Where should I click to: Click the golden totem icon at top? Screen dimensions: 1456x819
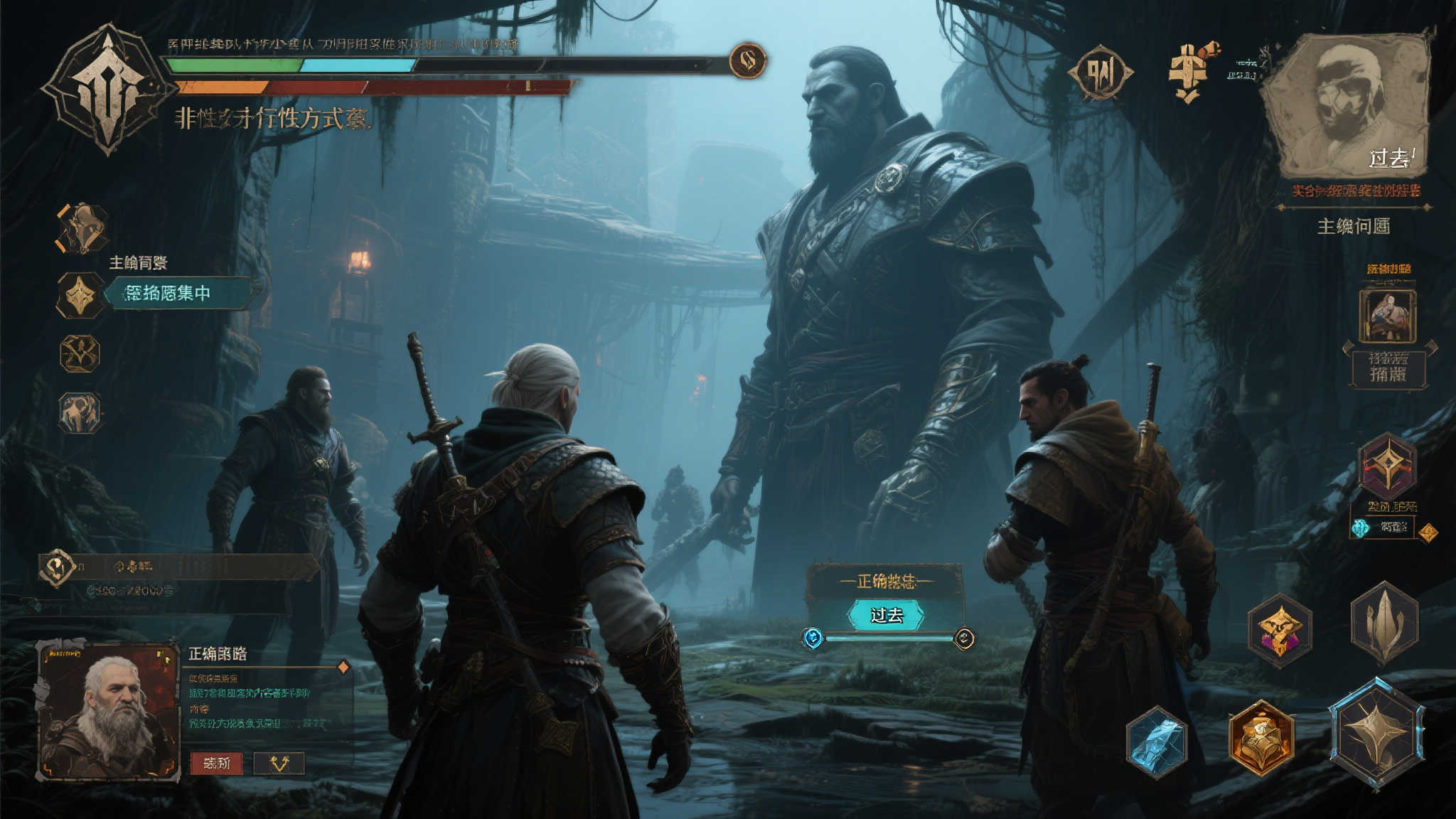point(1189,73)
